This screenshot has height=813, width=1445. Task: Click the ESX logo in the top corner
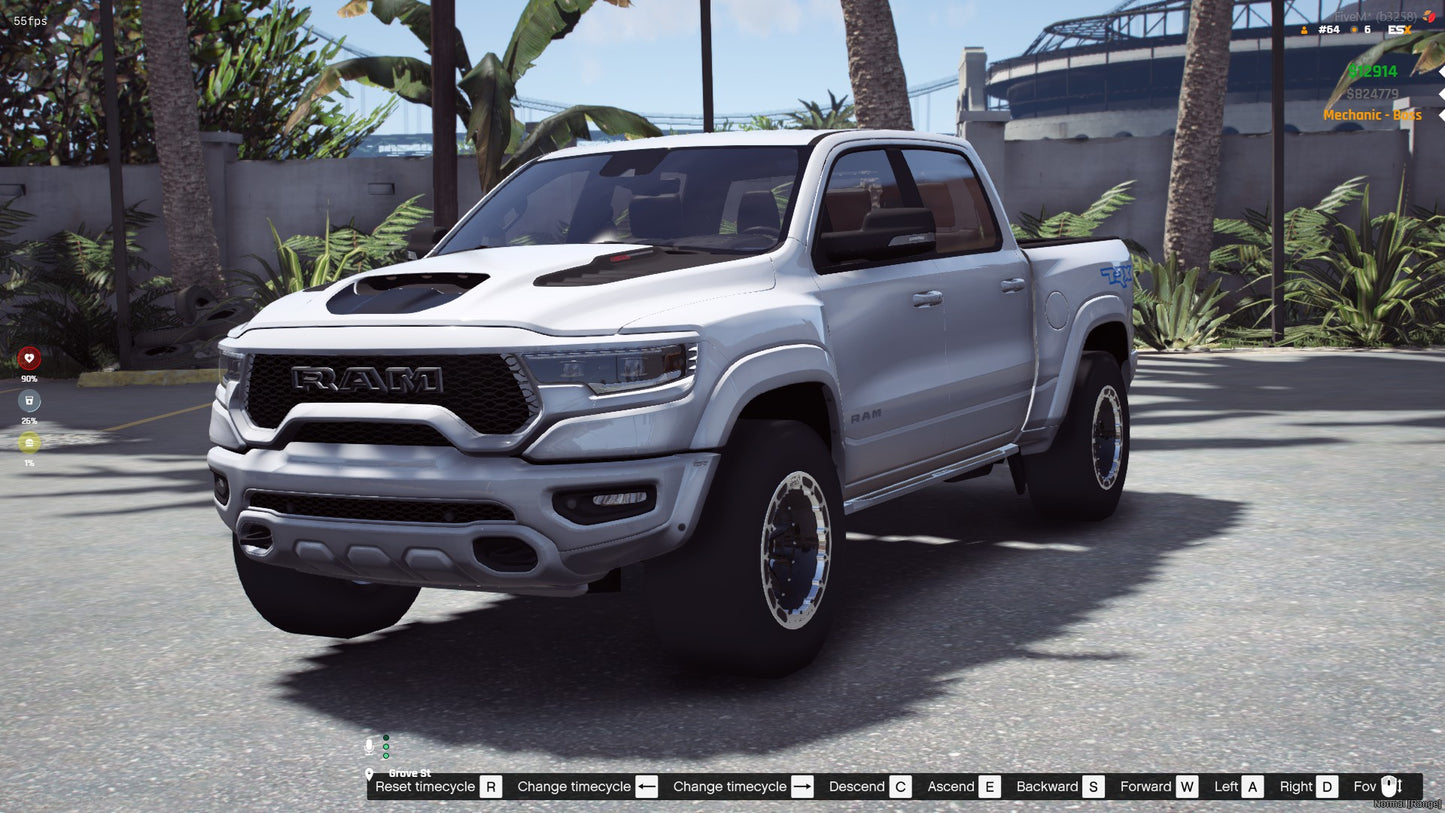pyautogui.click(x=1399, y=29)
